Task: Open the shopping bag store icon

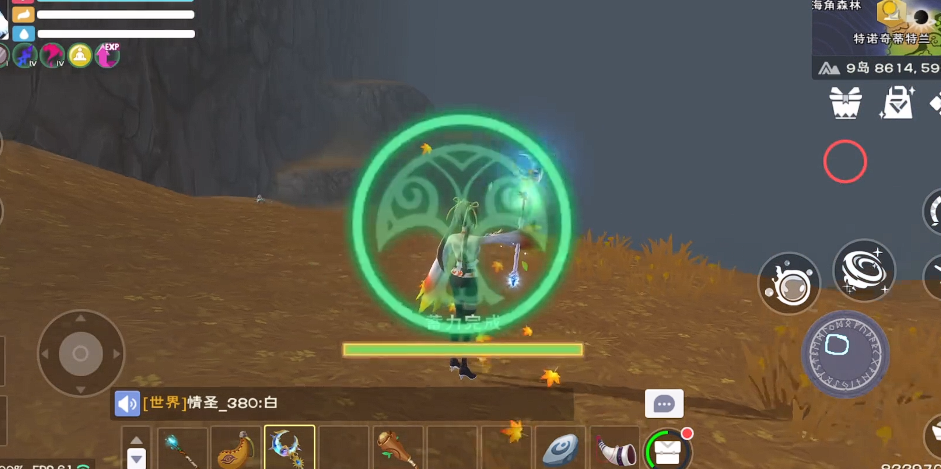Action: (x=898, y=101)
